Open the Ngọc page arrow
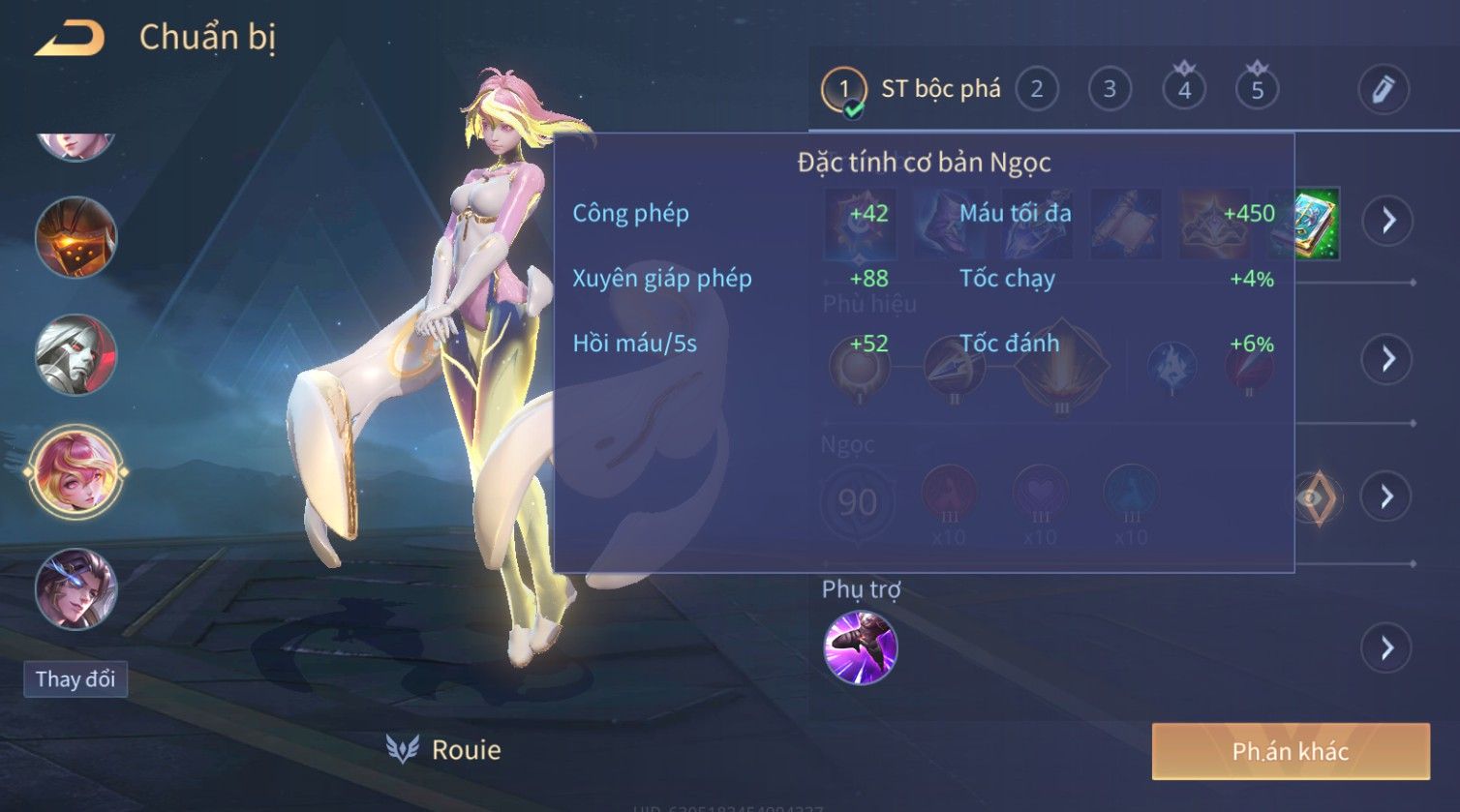This screenshot has width=1460, height=812. pos(1387,496)
